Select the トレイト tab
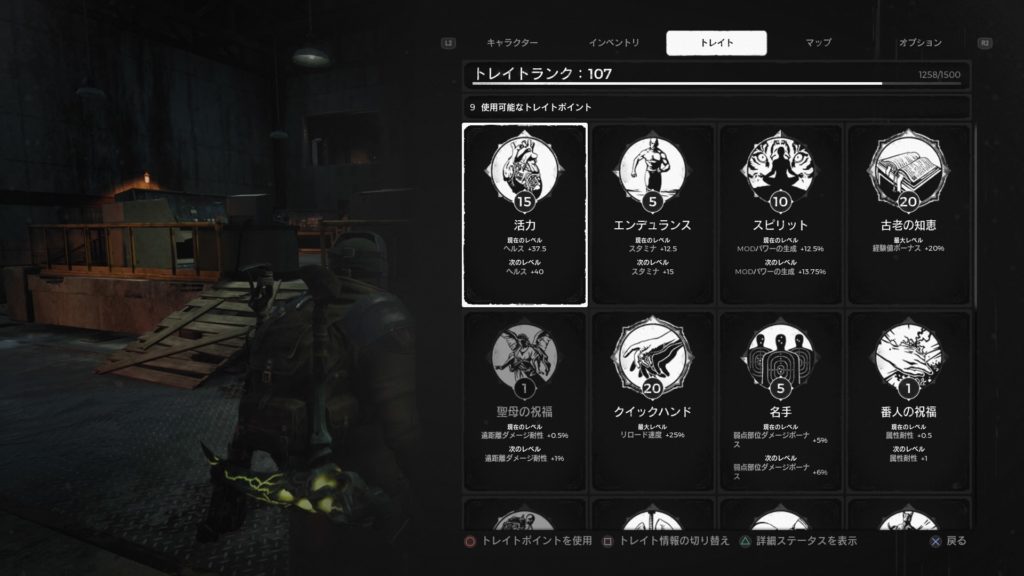The width and height of the screenshot is (1024, 576). pos(717,43)
